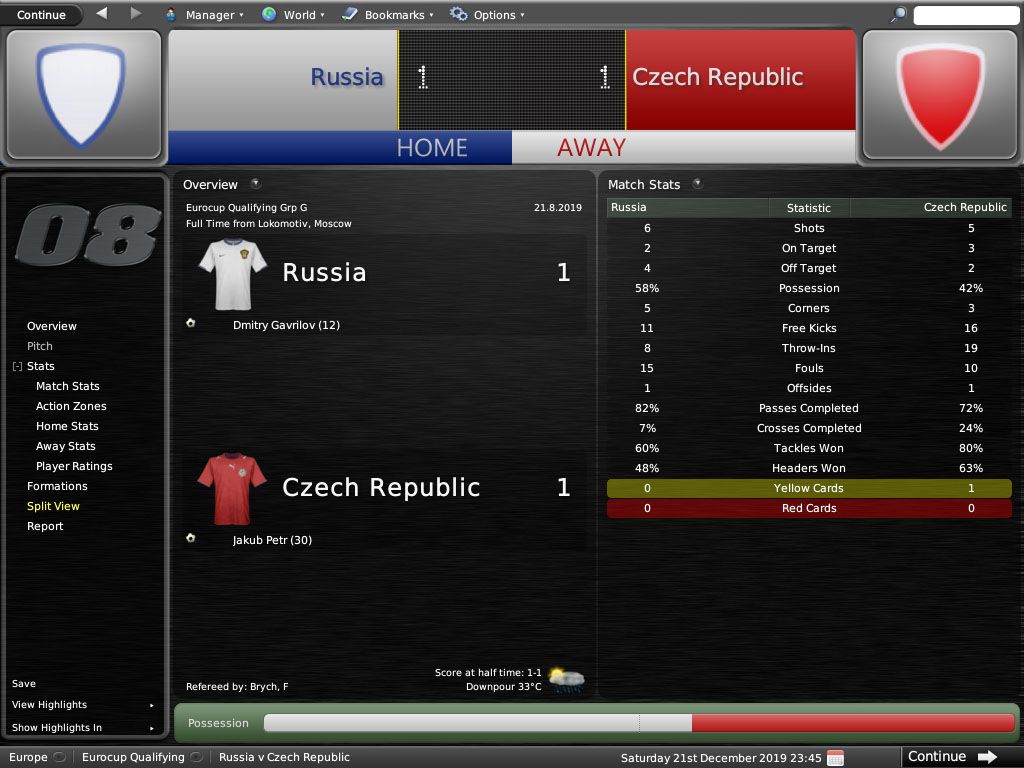Viewport: 1024px width, 768px height.
Task: Click Save in the sidebar
Action: [x=24, y=684]
